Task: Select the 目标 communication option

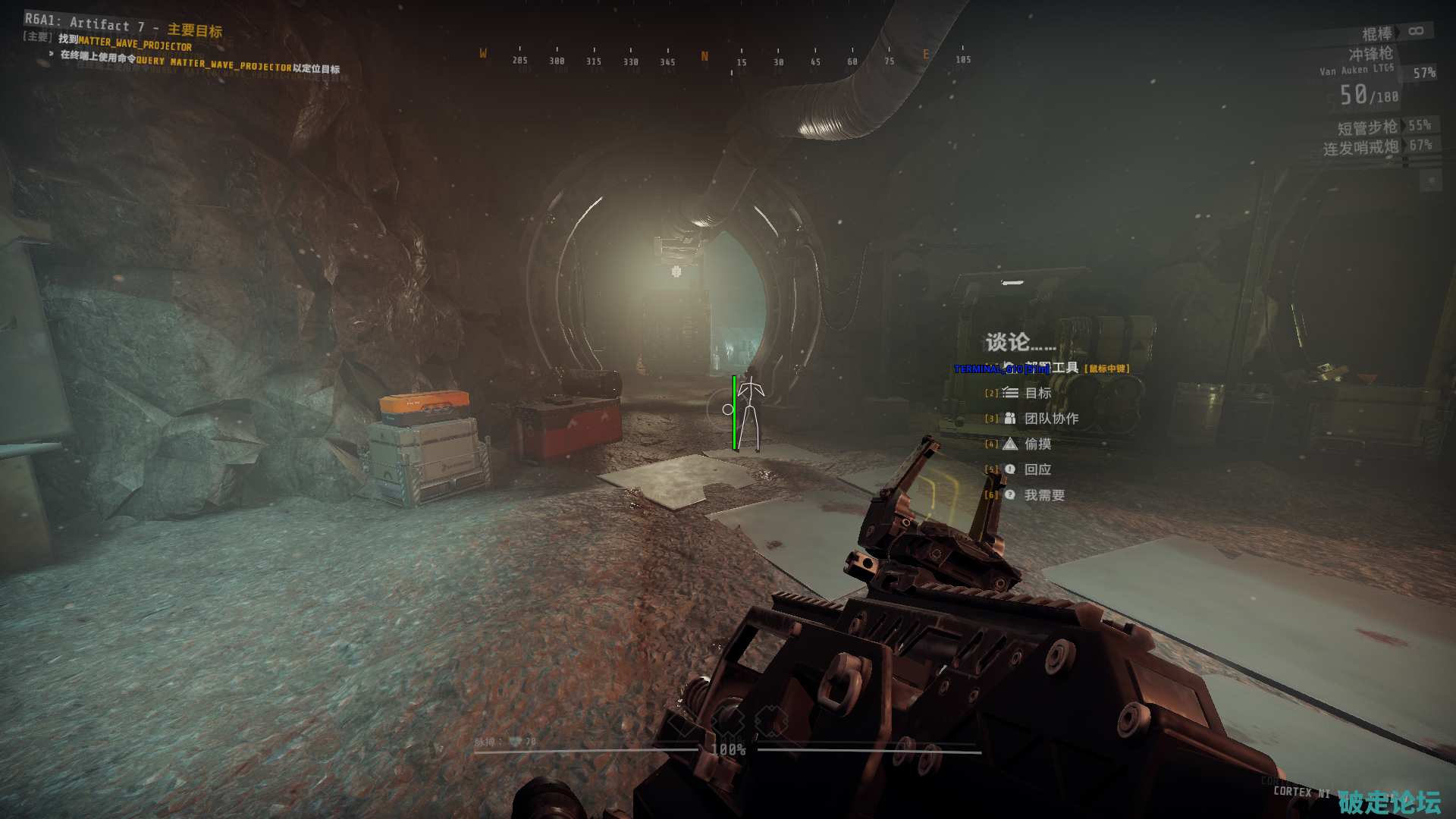Action: (1037, 393)
